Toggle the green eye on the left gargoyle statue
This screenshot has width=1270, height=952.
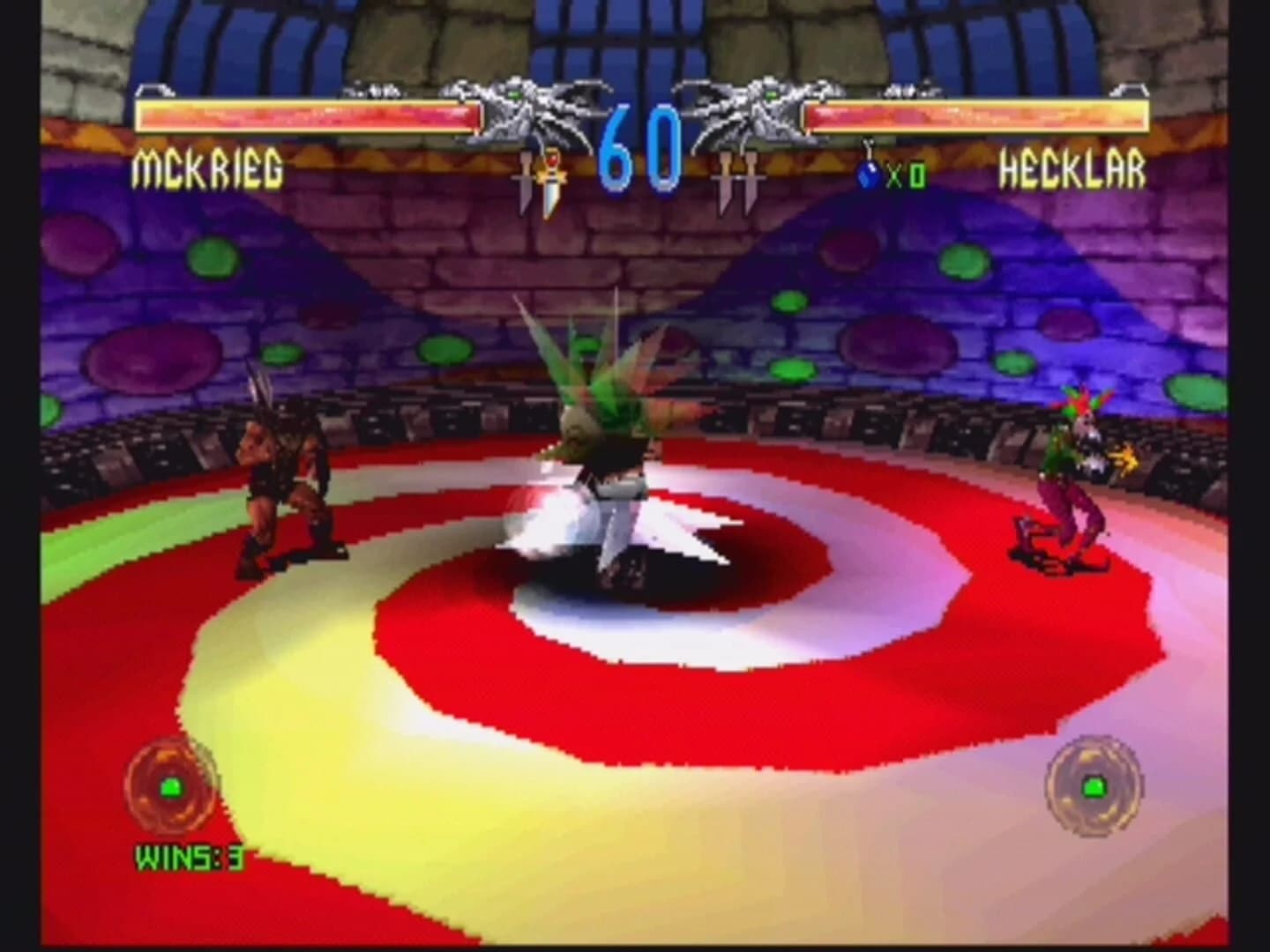tap(512, 94)
